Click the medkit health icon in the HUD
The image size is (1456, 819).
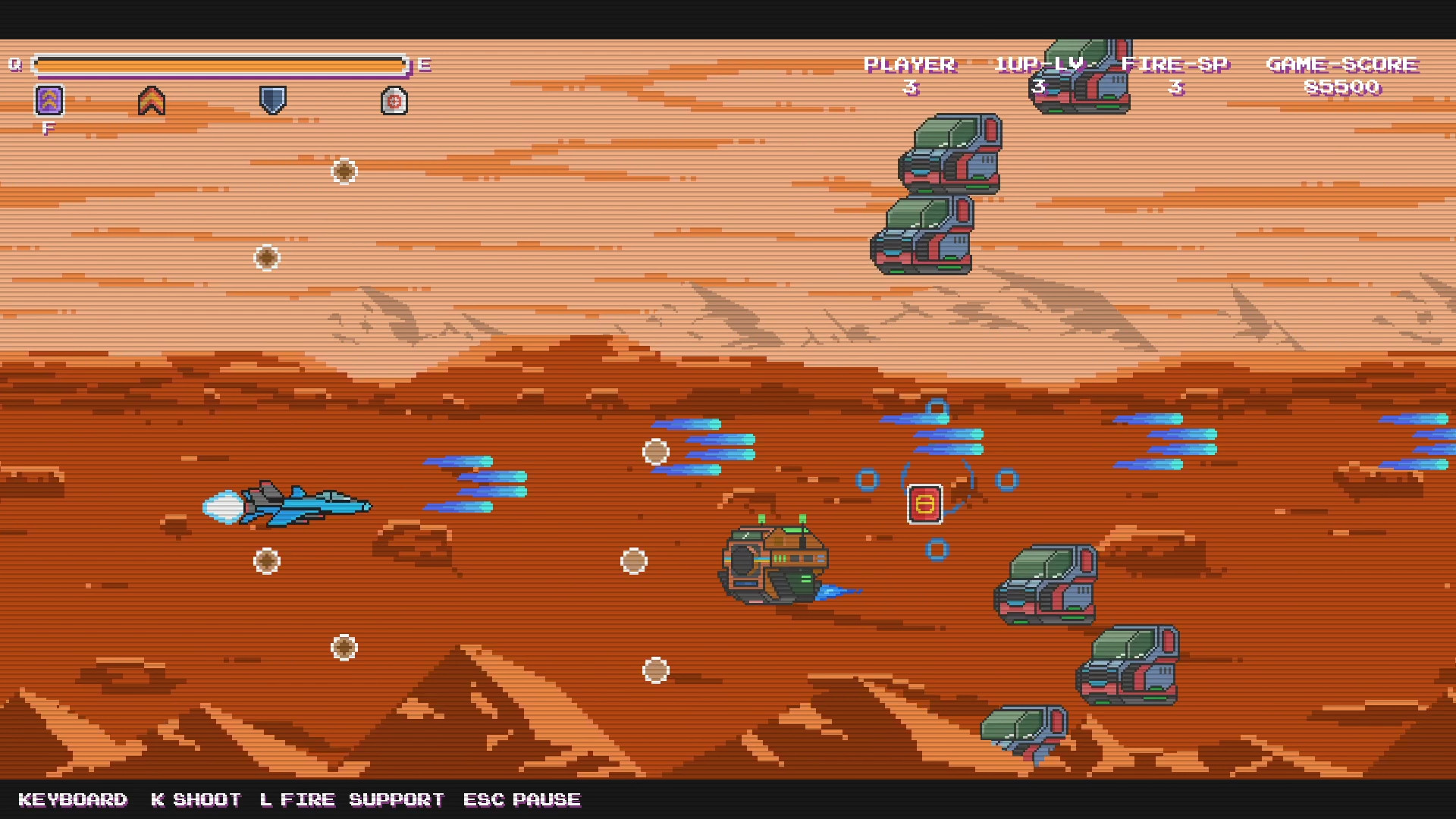coord(392,99)
